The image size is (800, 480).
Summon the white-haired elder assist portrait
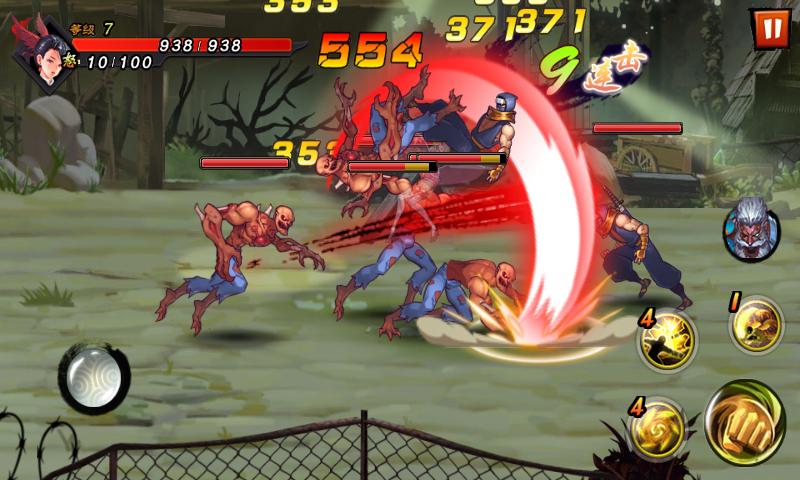pos(750,226)
